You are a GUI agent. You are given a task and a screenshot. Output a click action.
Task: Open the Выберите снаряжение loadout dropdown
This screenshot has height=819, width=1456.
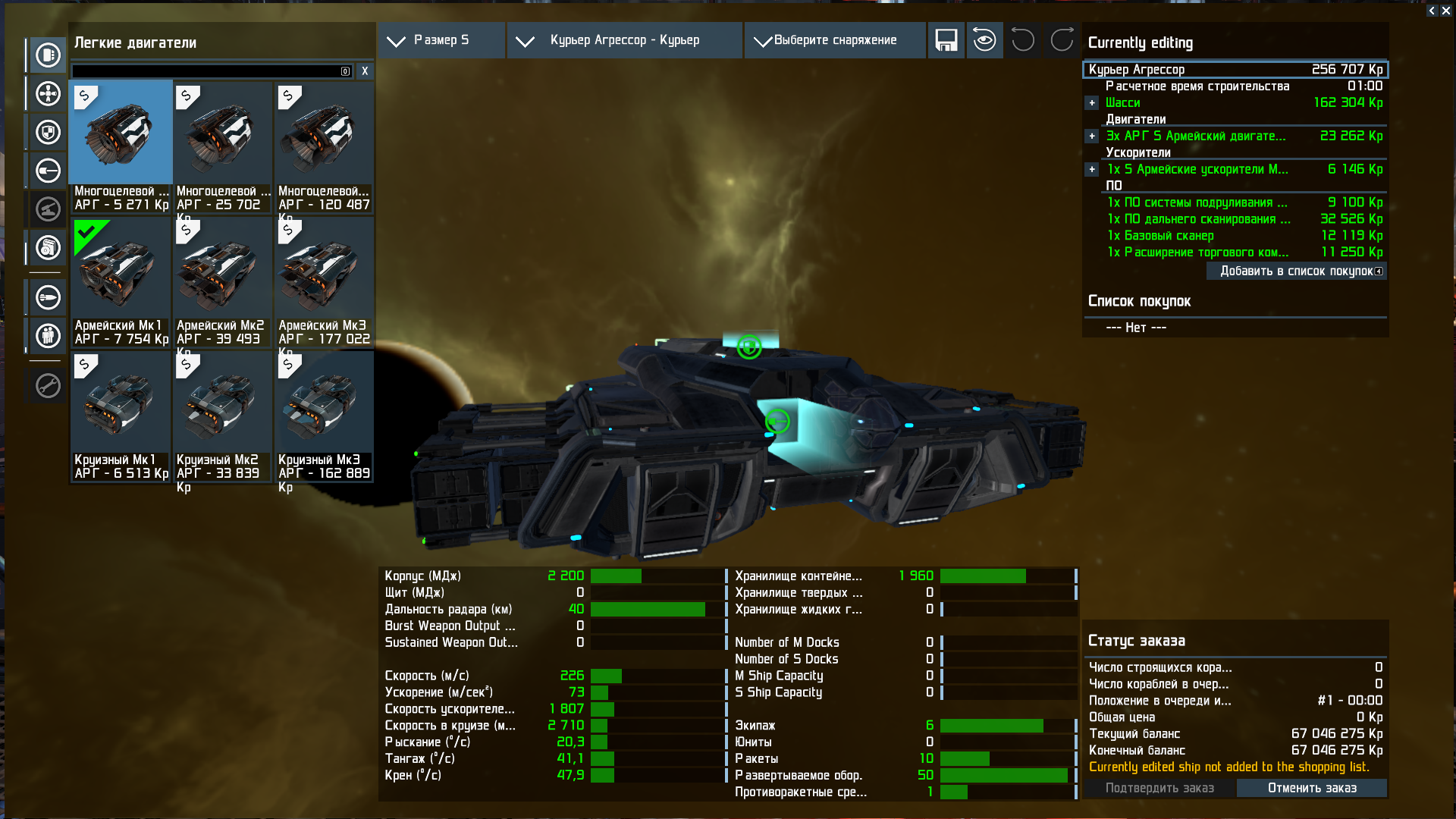834,40
